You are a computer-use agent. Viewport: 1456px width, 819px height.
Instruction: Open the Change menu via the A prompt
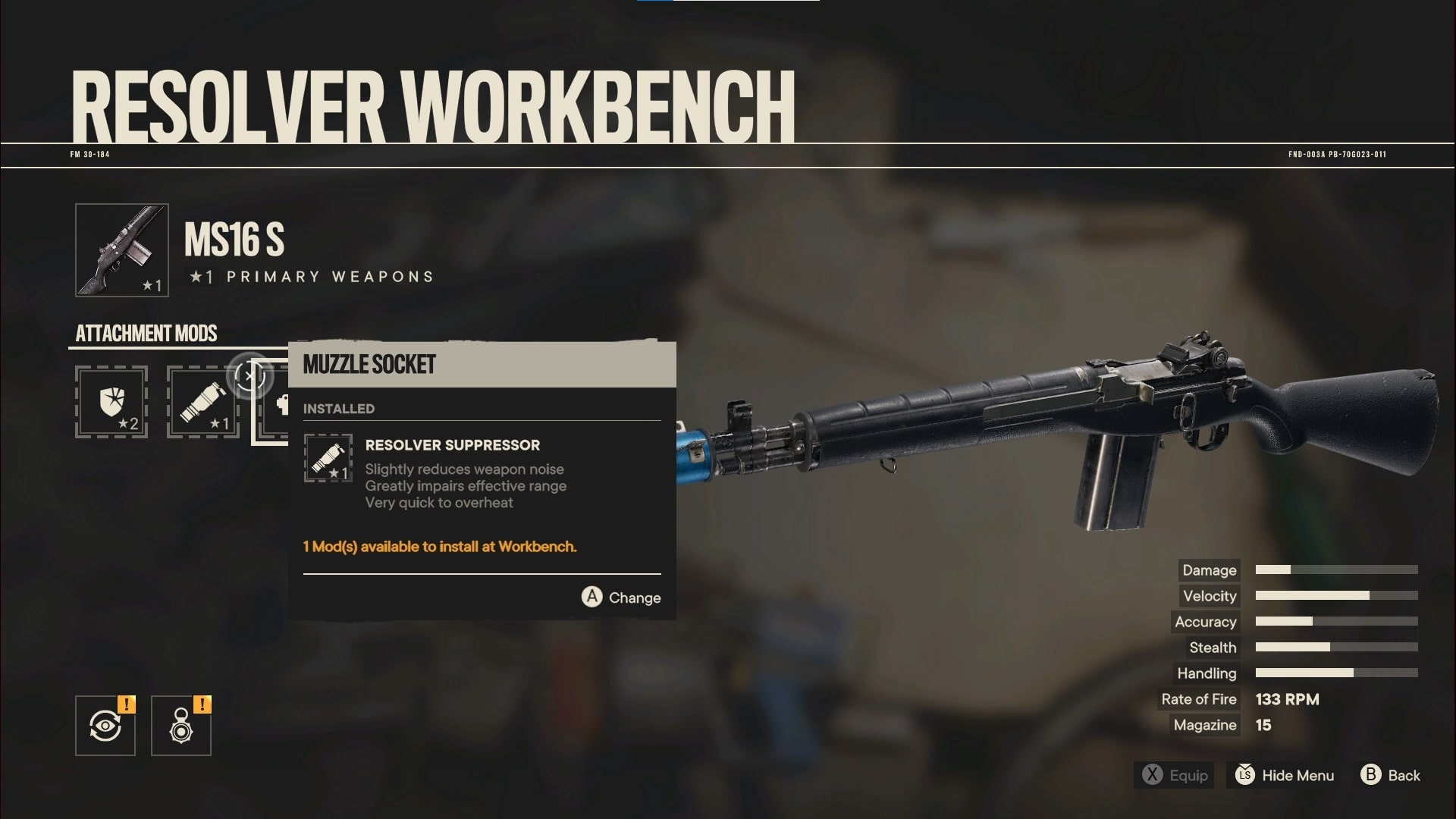[x=620, y=598]
